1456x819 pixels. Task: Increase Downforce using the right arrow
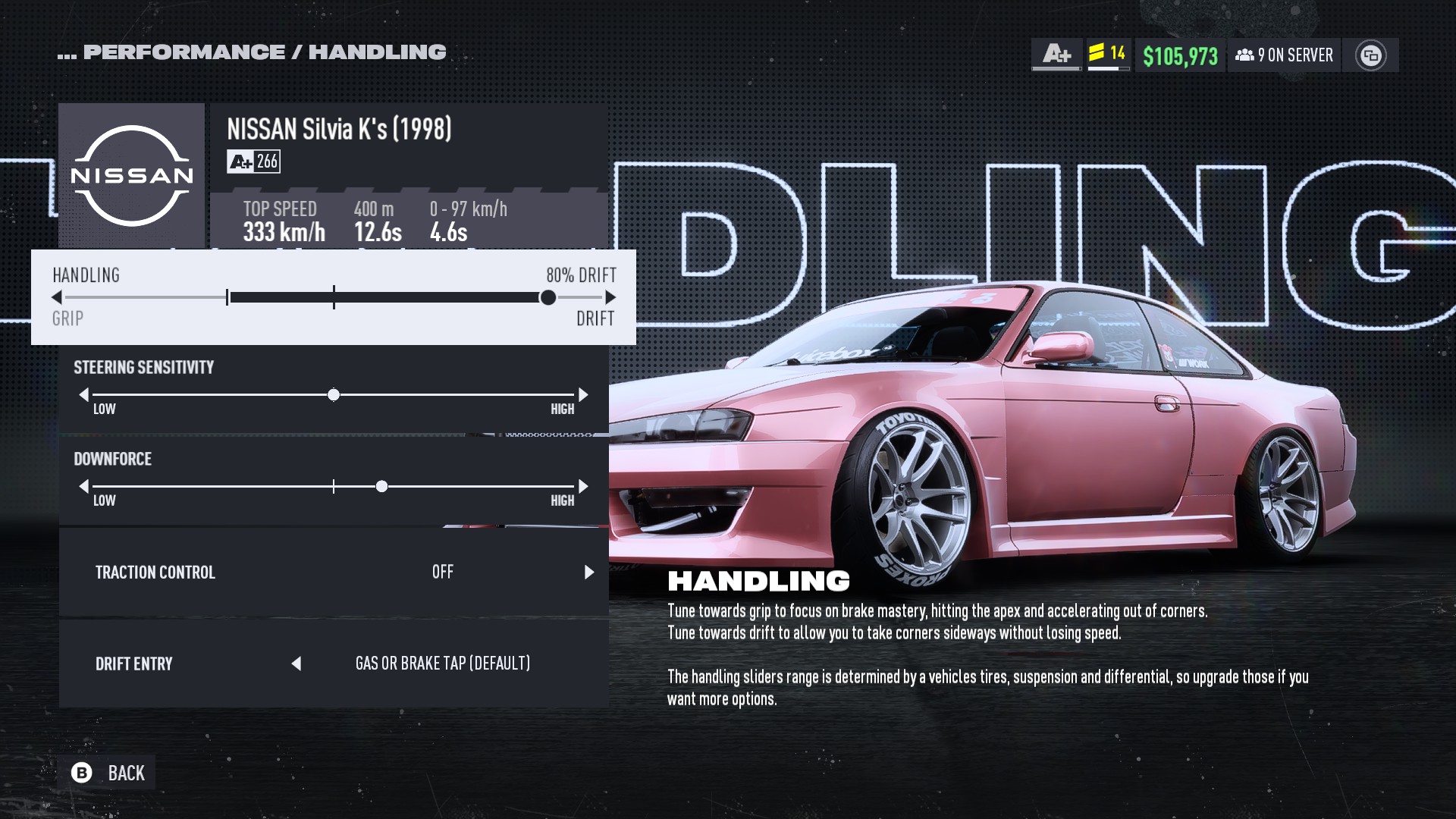(x=583, y=486)
